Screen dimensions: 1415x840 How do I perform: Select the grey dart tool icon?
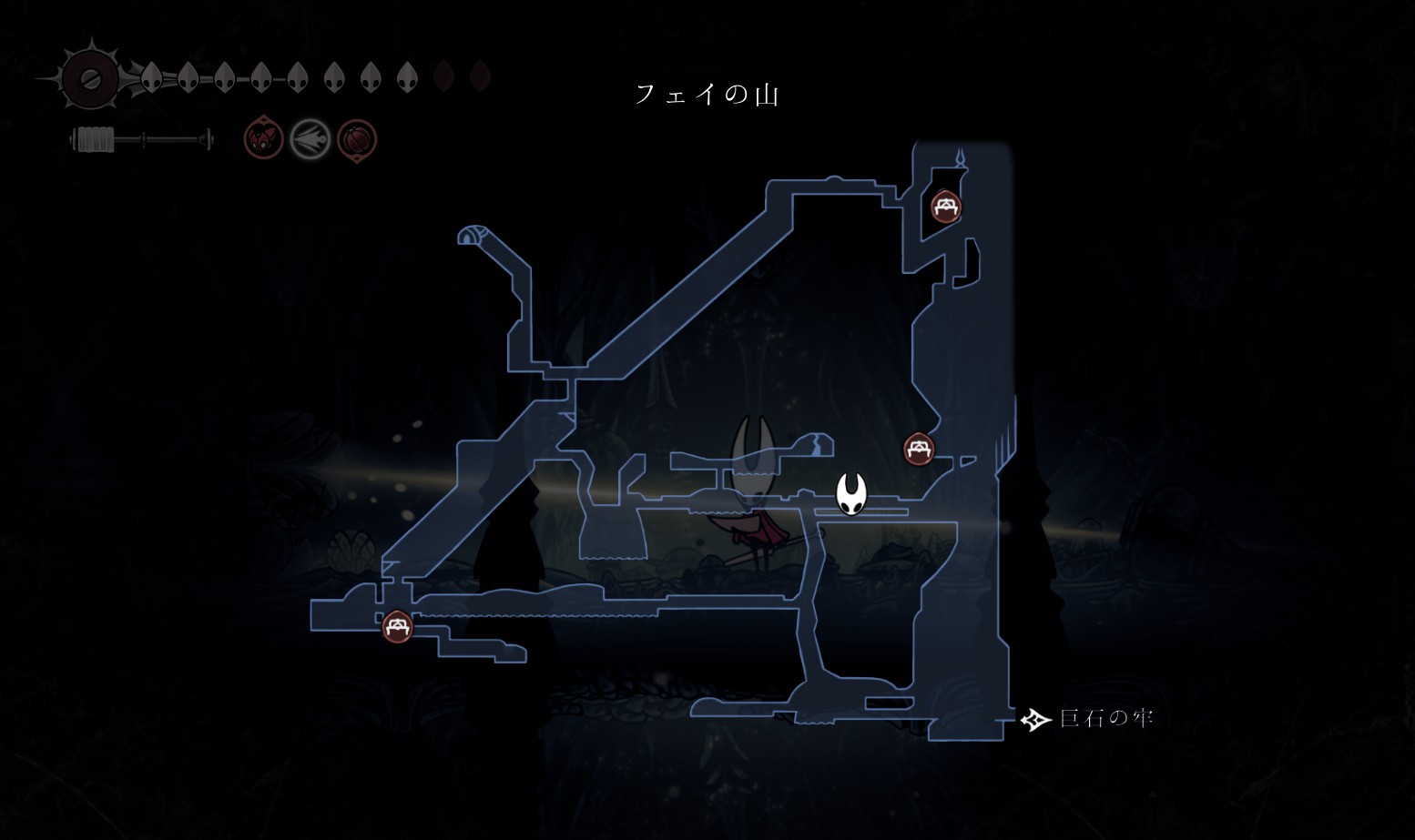tap(310, 140)
